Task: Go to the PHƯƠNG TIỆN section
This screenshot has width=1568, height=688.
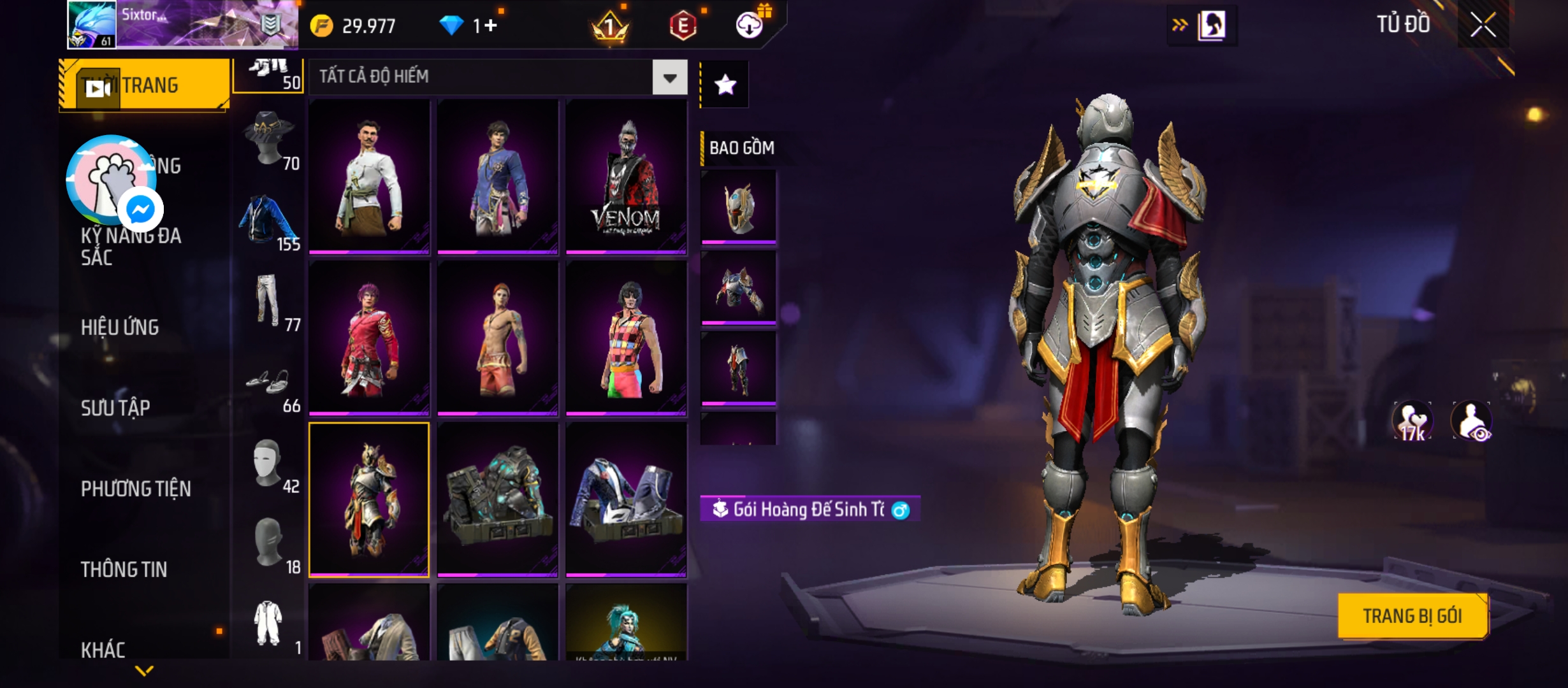Action: tap(136, 489)
